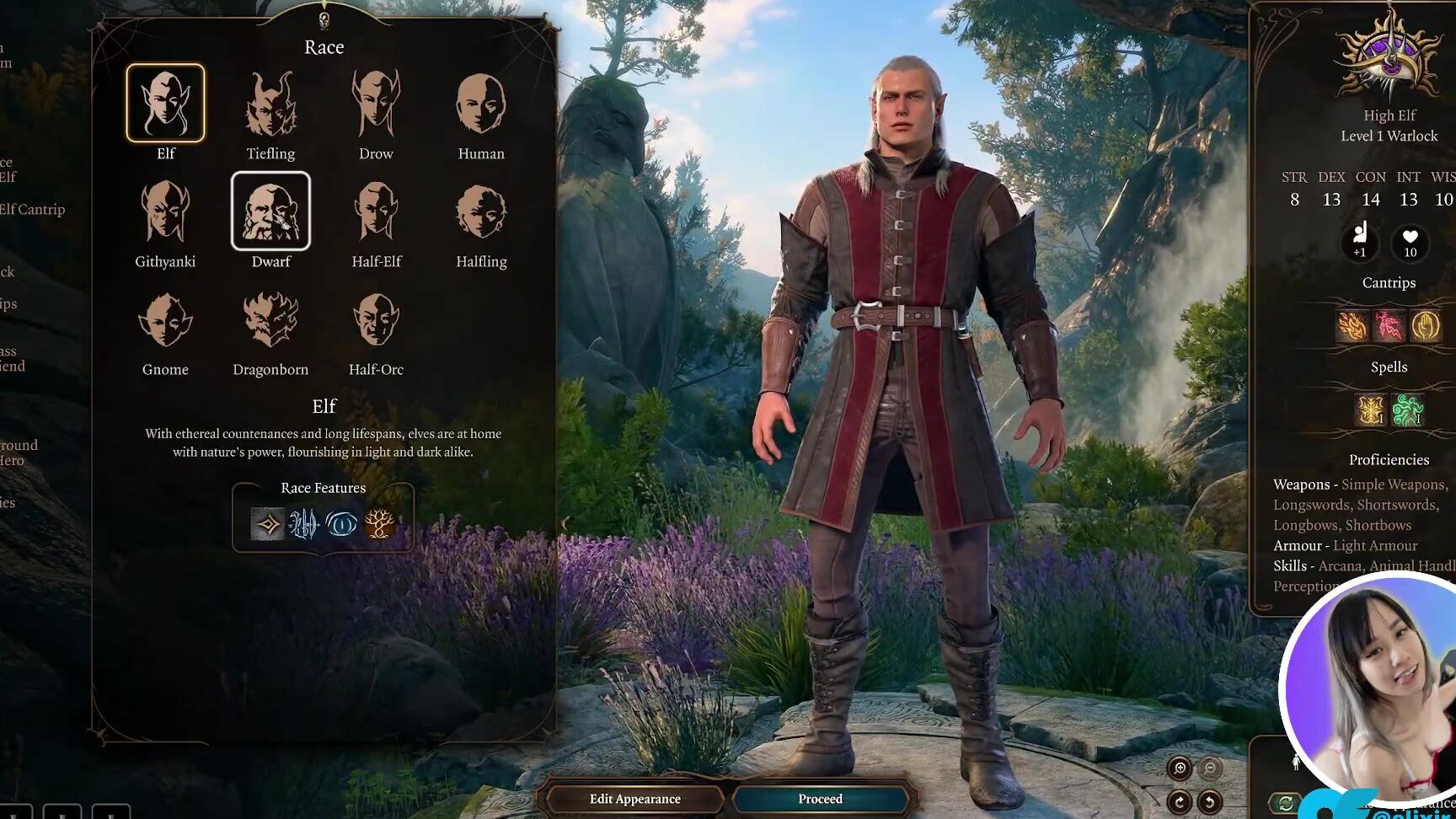
Task: Click the heart icon showing 10 hit points
Action: (1410, 244)
